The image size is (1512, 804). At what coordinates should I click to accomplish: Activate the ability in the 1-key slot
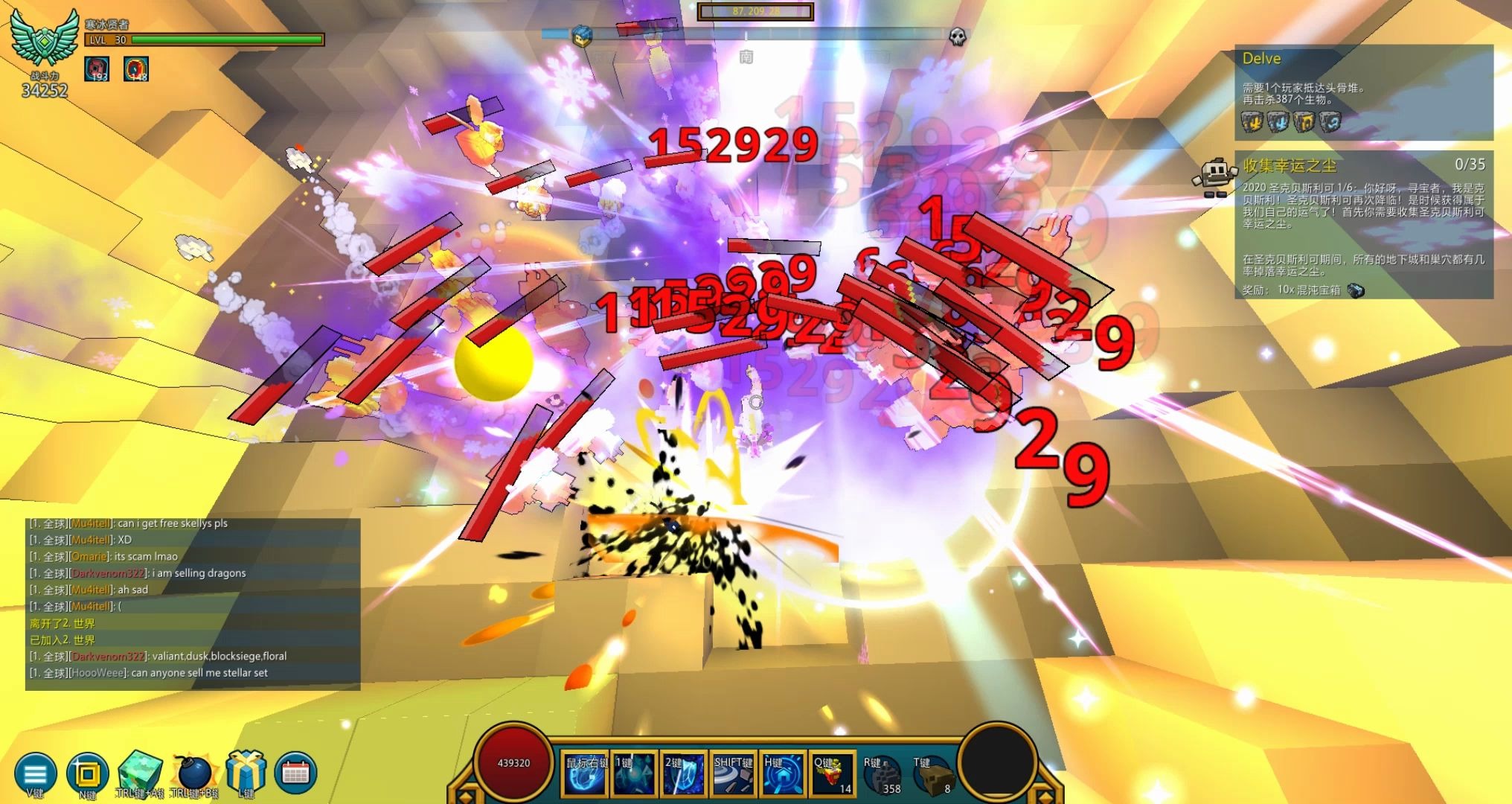(634, 773)
